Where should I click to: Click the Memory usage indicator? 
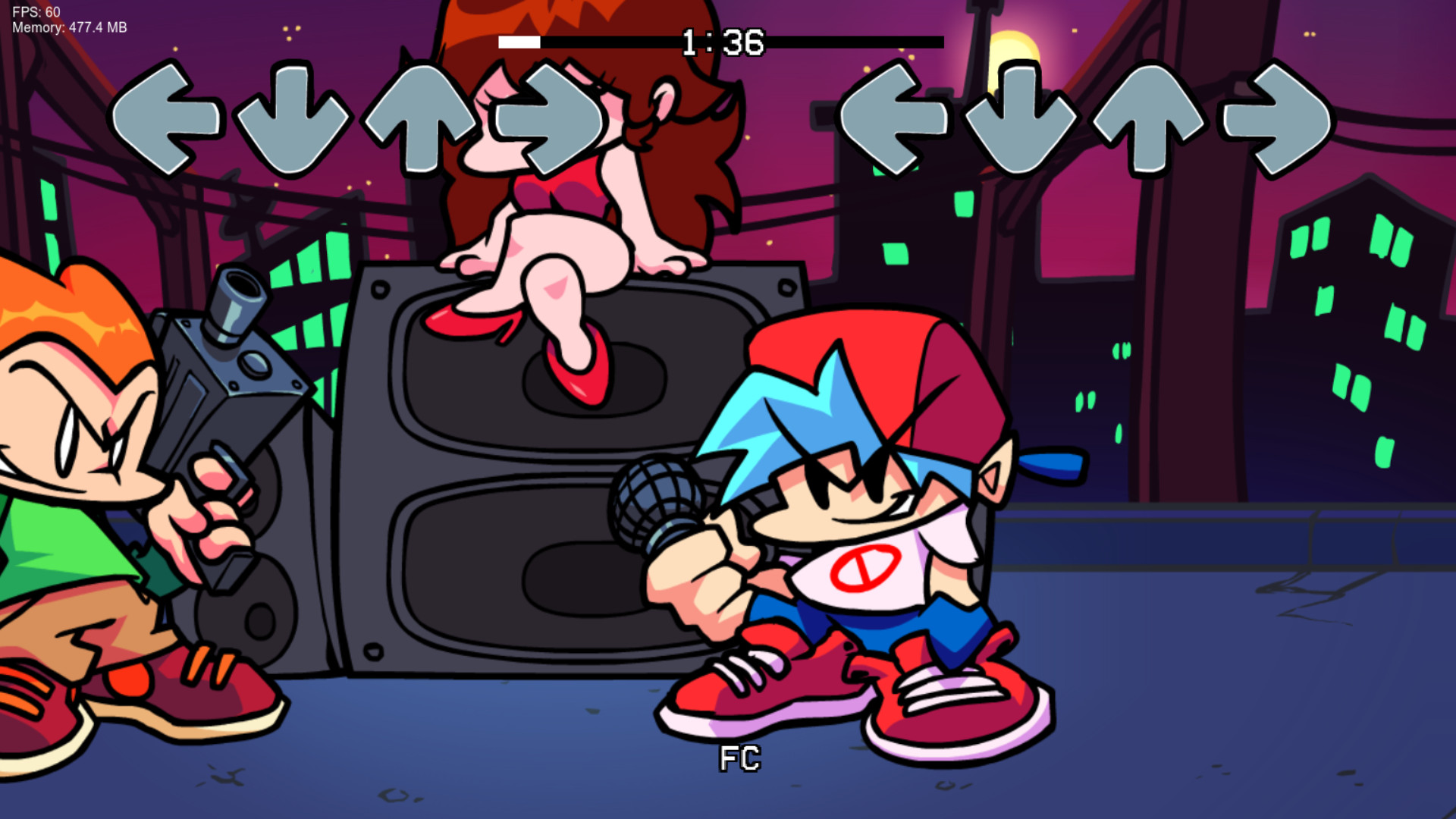click(68, 29)
